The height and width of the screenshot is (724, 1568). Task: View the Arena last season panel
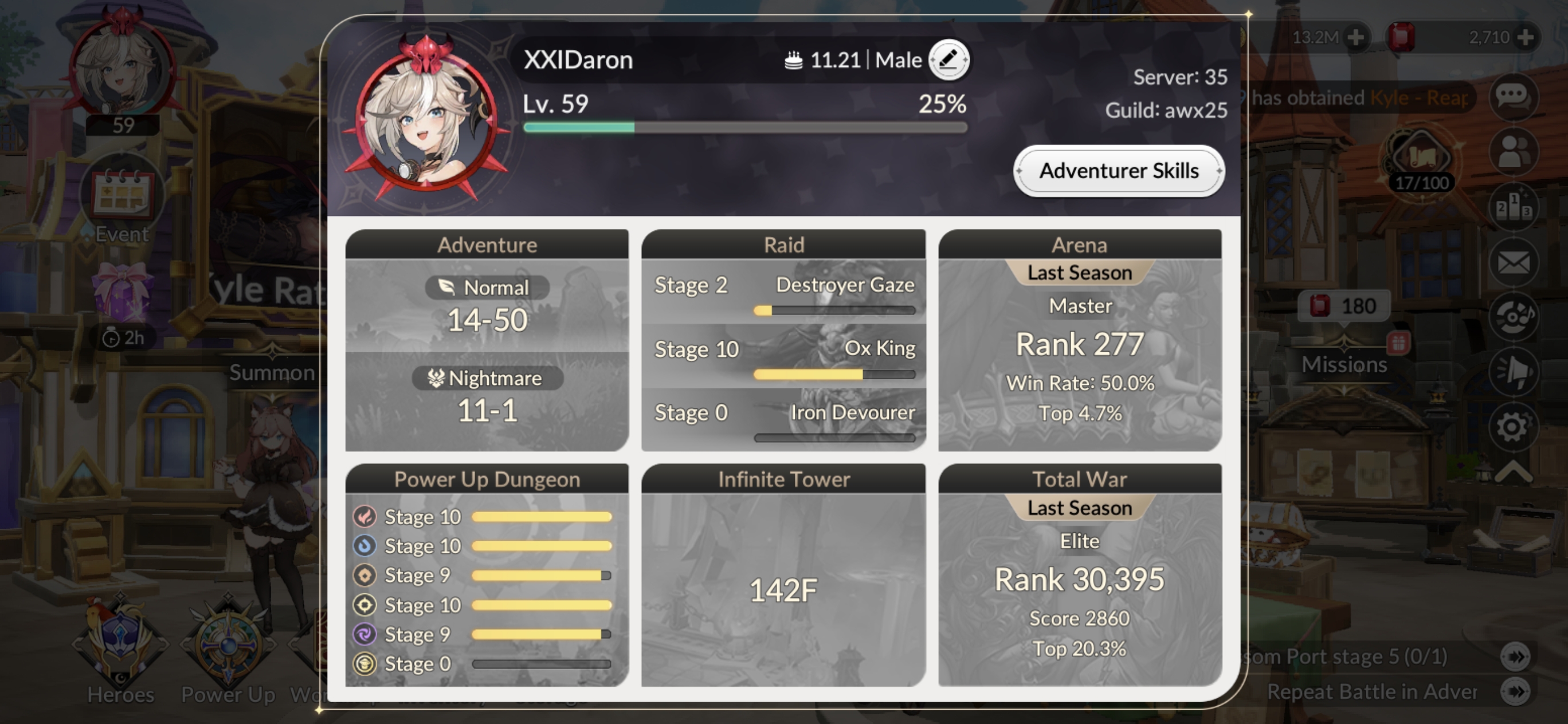pyautogui.click(x=1080, y=340)
